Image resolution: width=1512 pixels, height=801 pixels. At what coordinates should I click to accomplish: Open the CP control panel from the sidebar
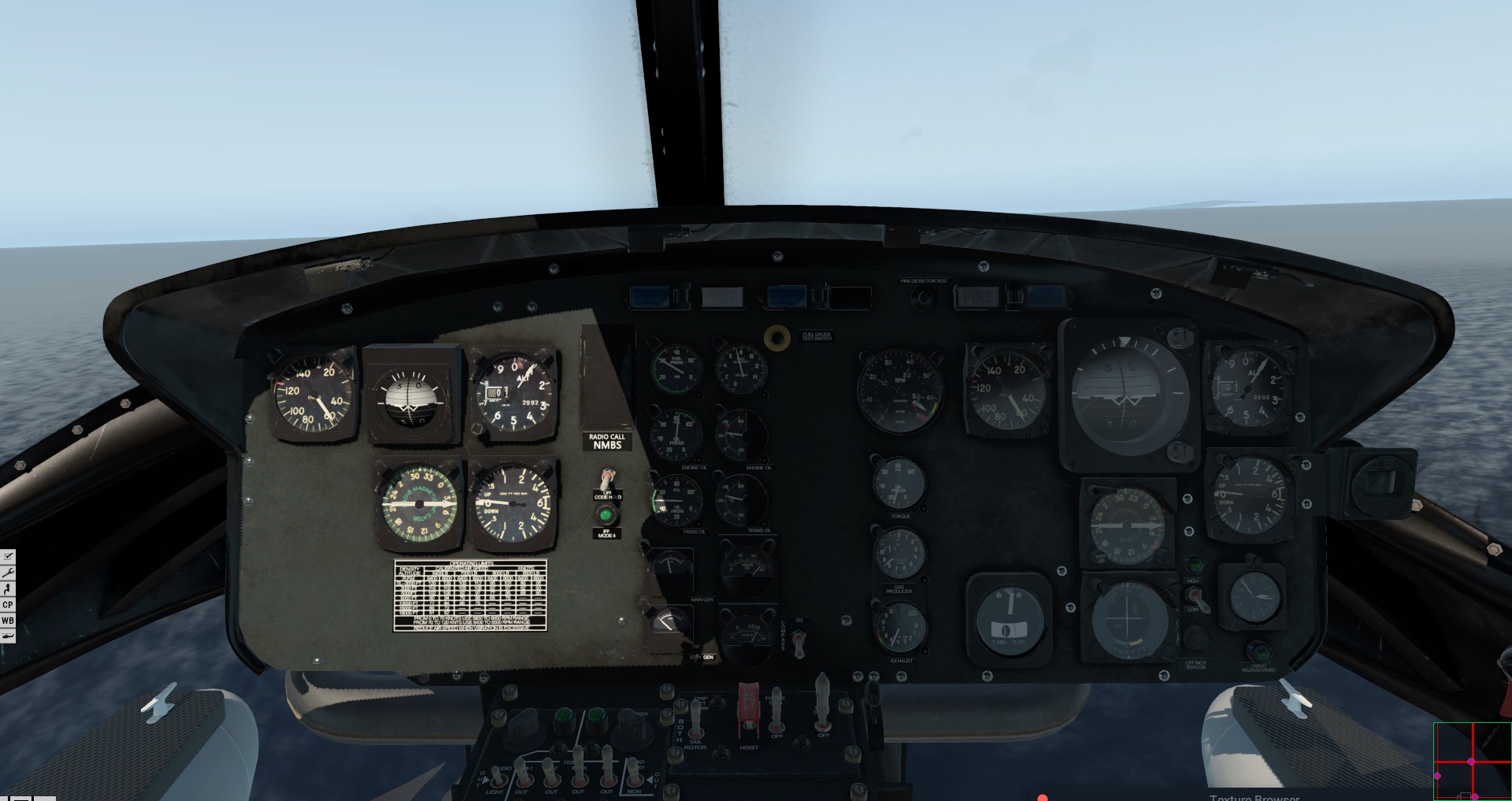coord(8,605)
